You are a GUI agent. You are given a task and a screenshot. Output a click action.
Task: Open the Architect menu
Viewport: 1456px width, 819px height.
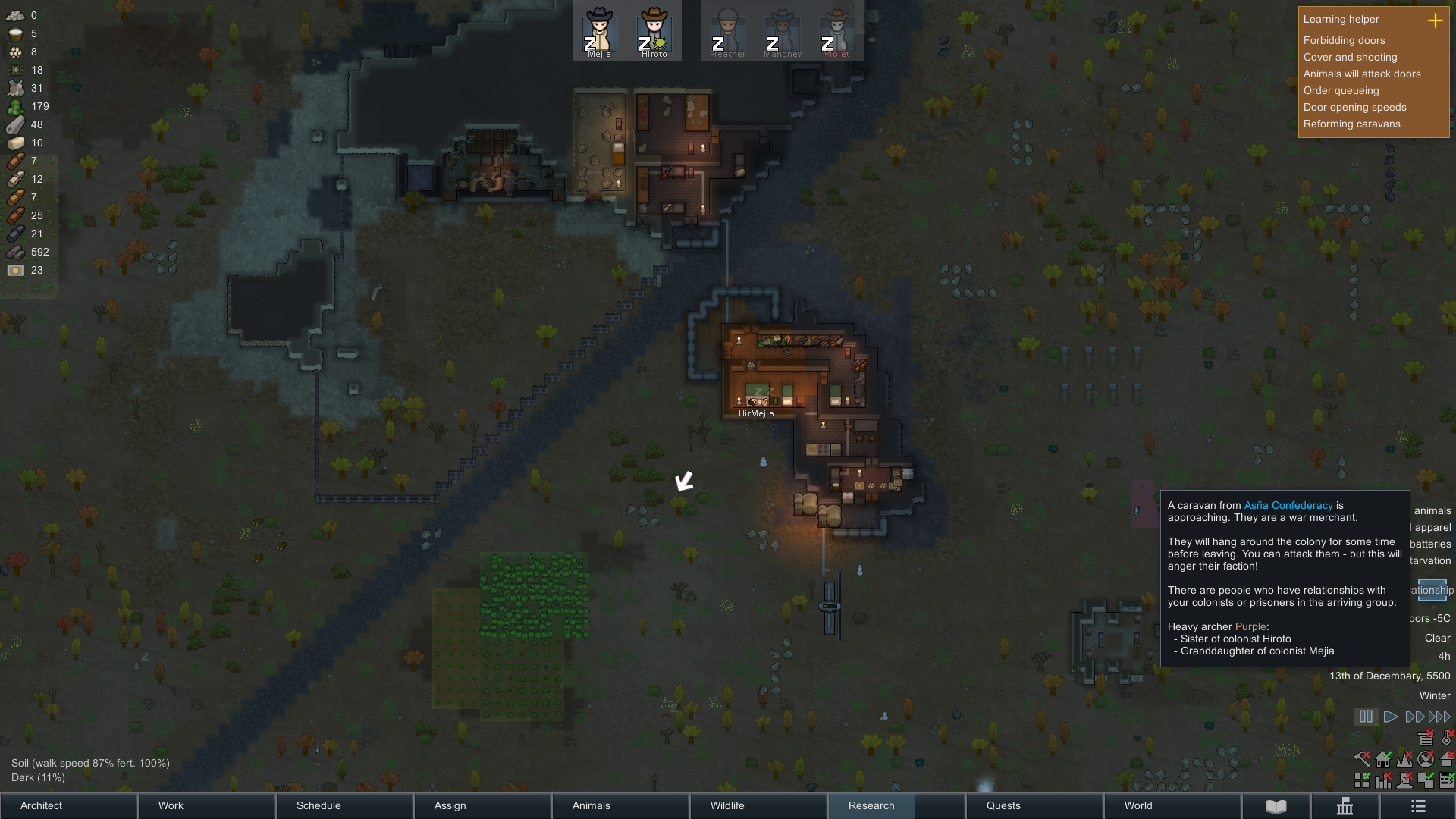[x=68, y=805]
